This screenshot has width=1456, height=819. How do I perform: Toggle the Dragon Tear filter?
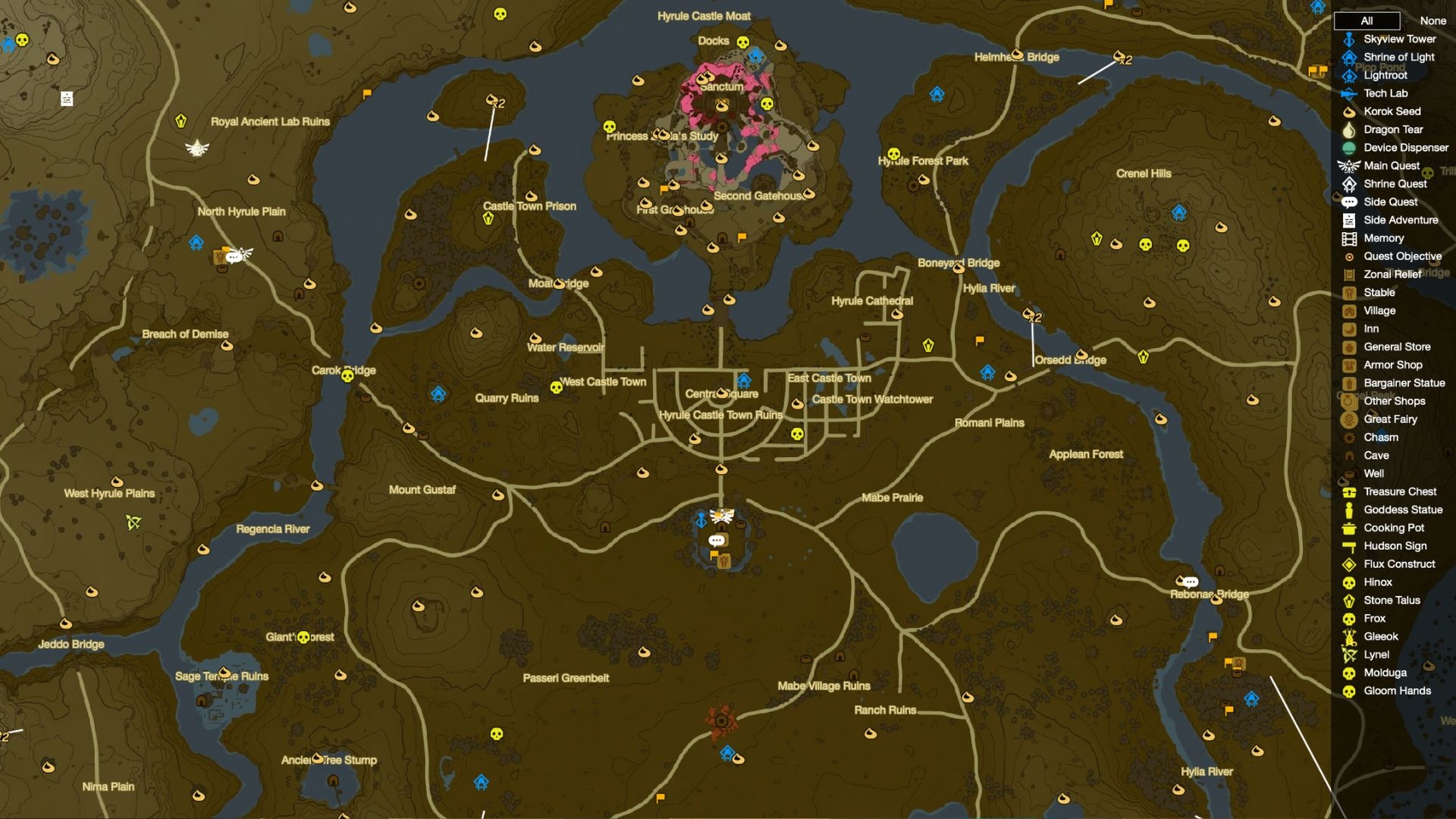tap(1392, 130)
